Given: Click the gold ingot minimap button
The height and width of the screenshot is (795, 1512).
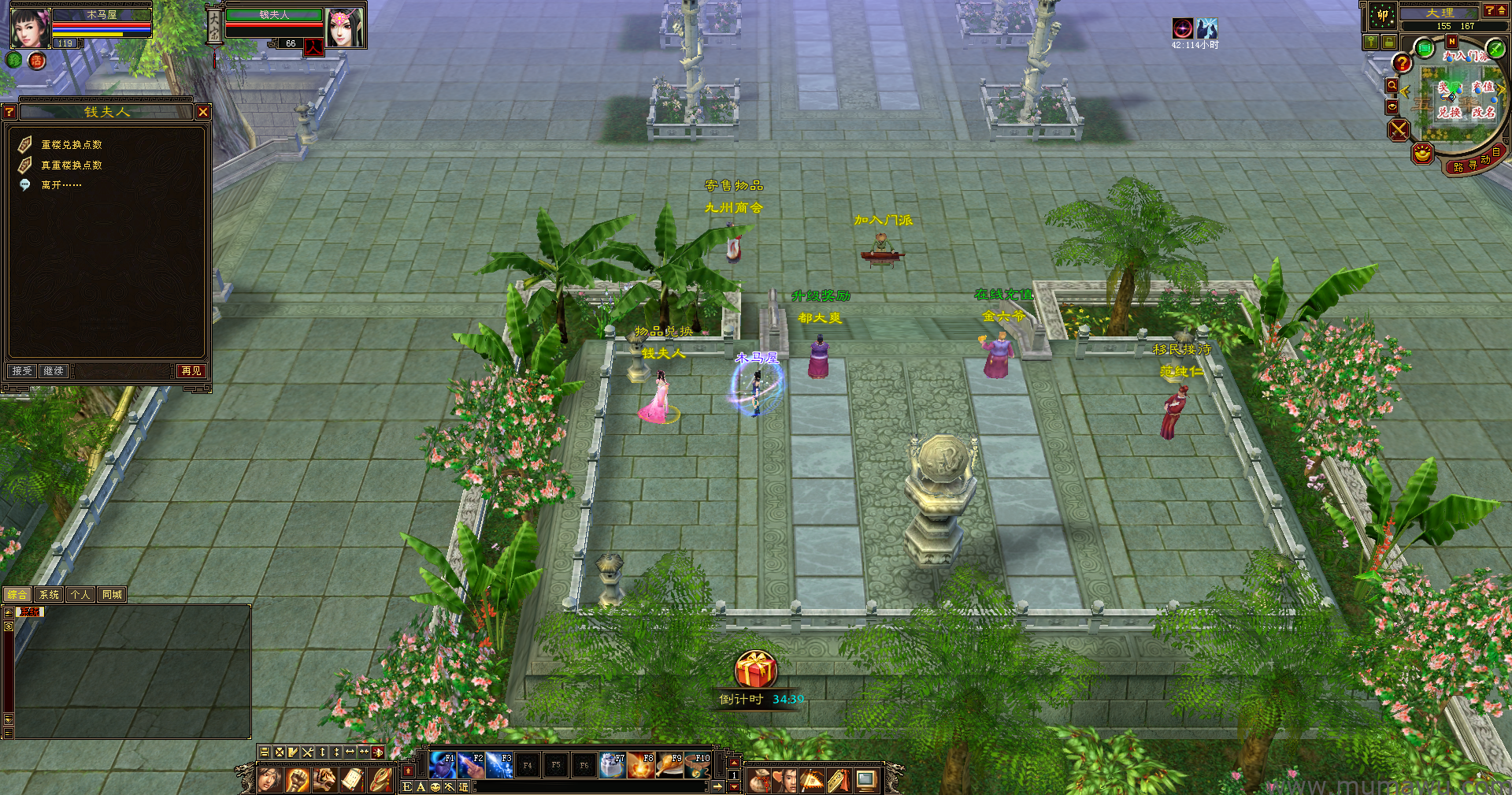Looking at the screenshot, I should [x=1422, y=153].
